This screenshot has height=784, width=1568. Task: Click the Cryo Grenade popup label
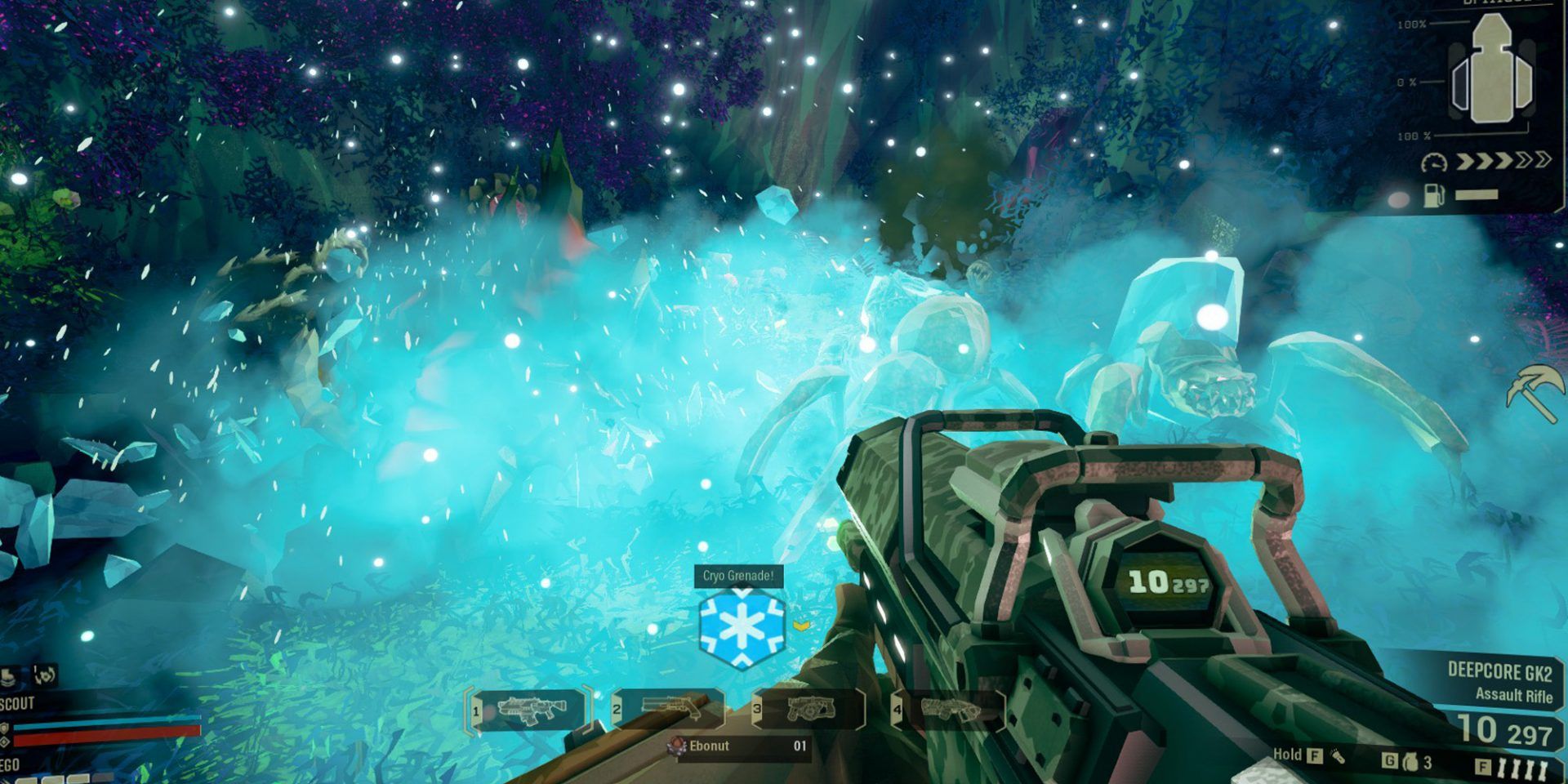(x=737, y=575)
